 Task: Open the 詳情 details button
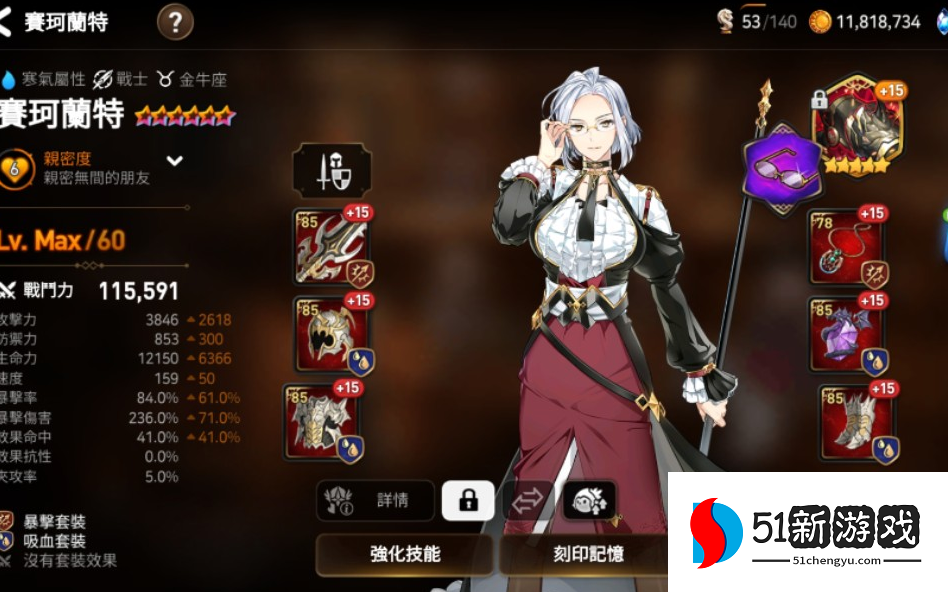pos(376,501)
